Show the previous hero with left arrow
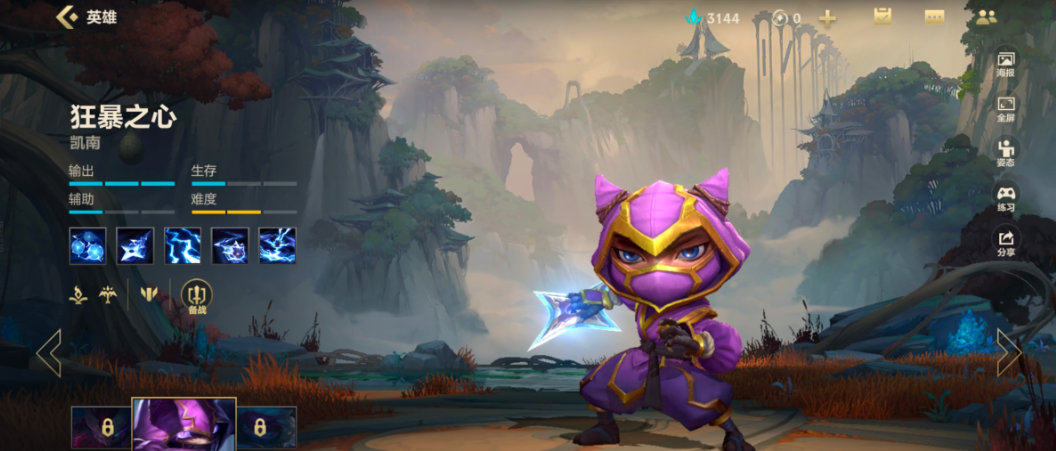The image size is (1056, 451). (49, 352)
